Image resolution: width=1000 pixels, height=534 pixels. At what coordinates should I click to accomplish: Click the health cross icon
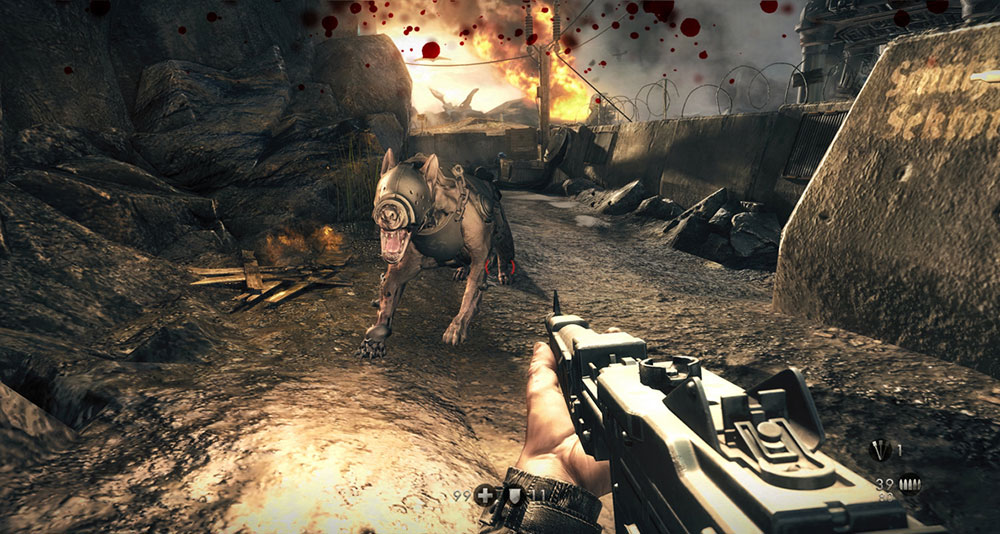[485, 494]
